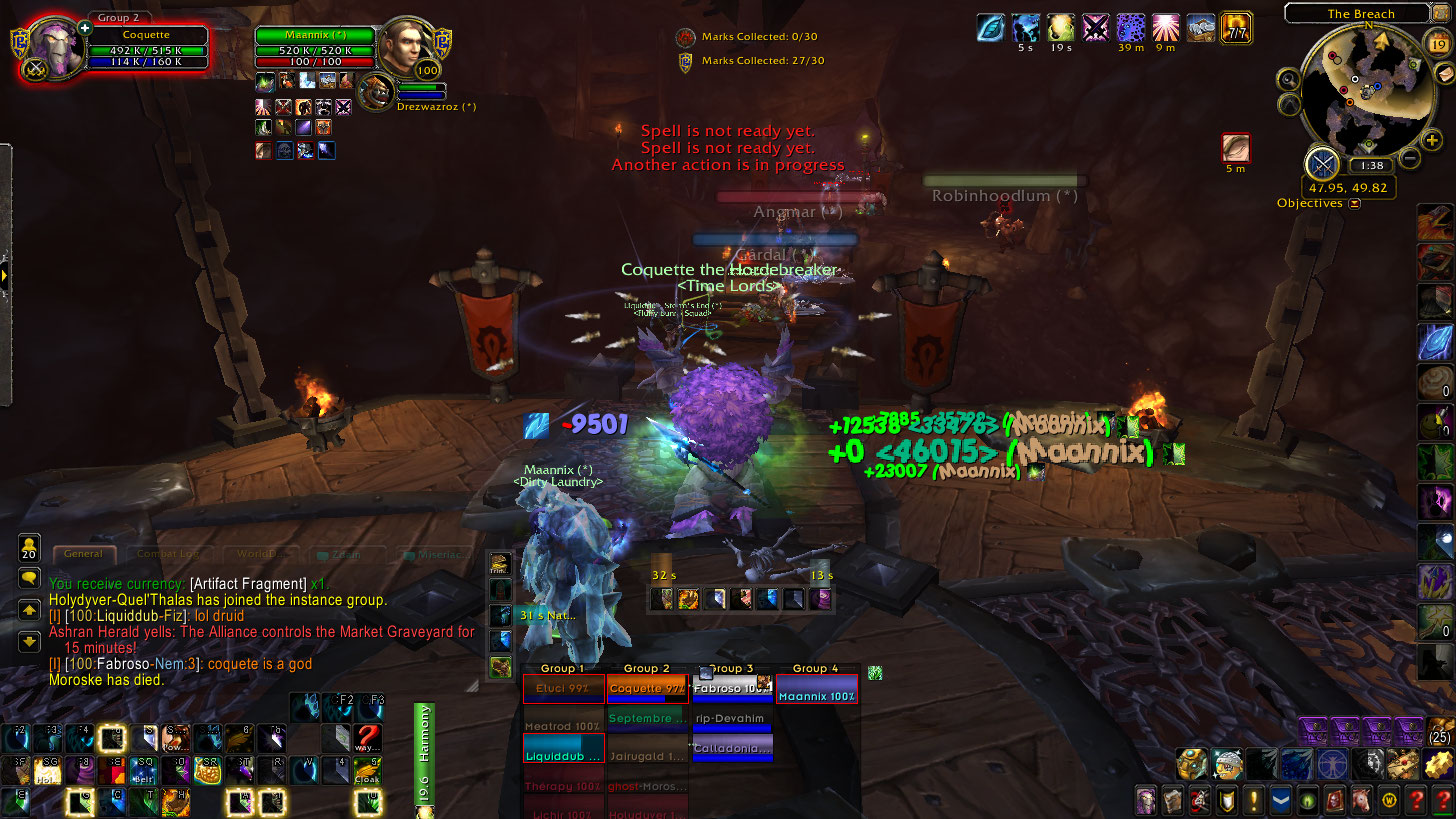Viewport: 1456px width, 819px height.
Task: Open the backpack showing 25 free slots
Action: click(x=1439, y=732)
